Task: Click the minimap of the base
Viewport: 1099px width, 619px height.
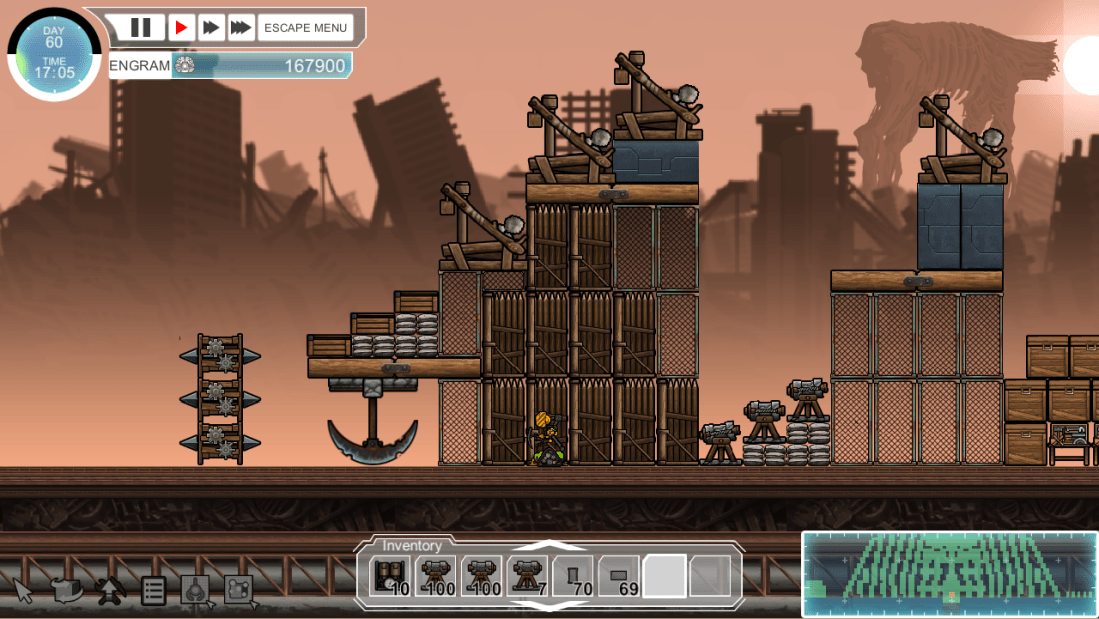Action: point(949,573)
